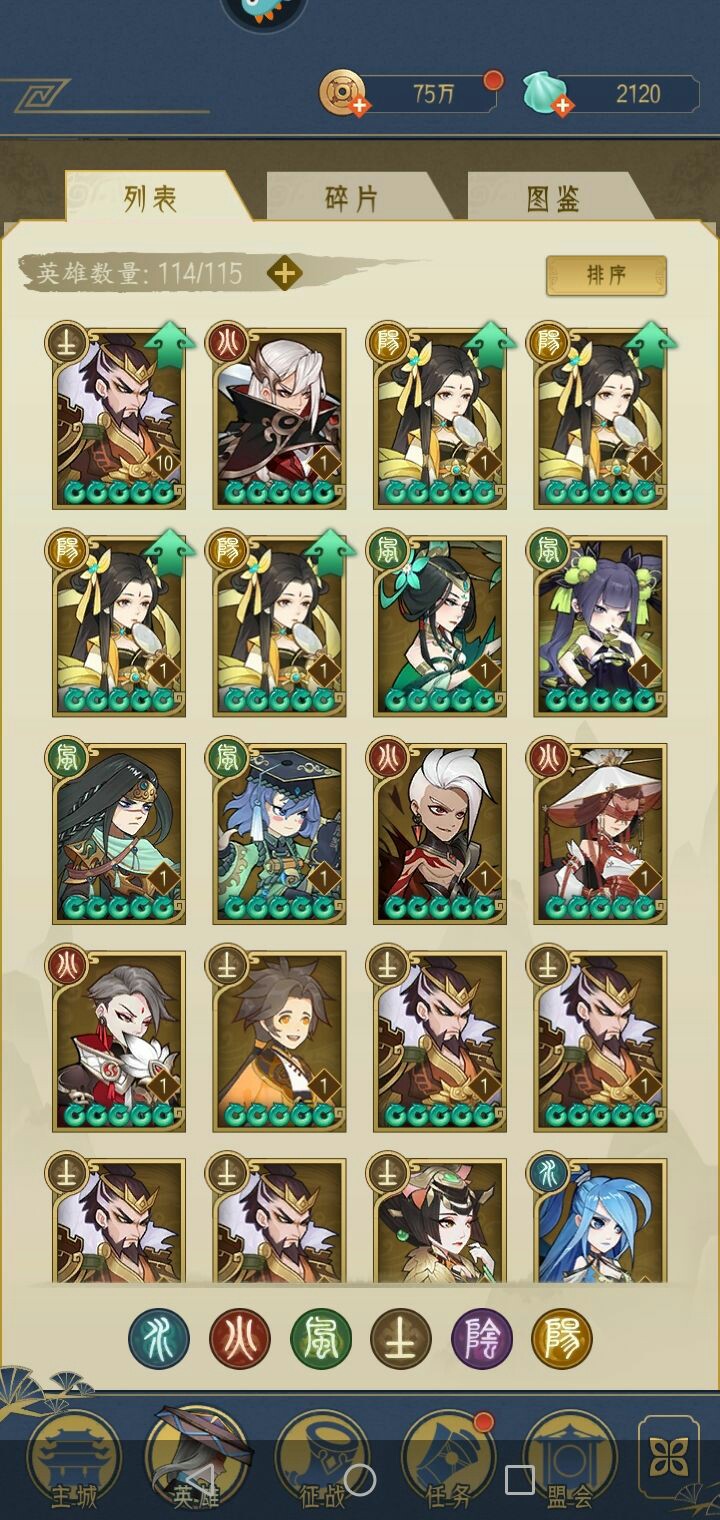Go to 主城 main city
Screen dimensions: 720x1520
72,1460
